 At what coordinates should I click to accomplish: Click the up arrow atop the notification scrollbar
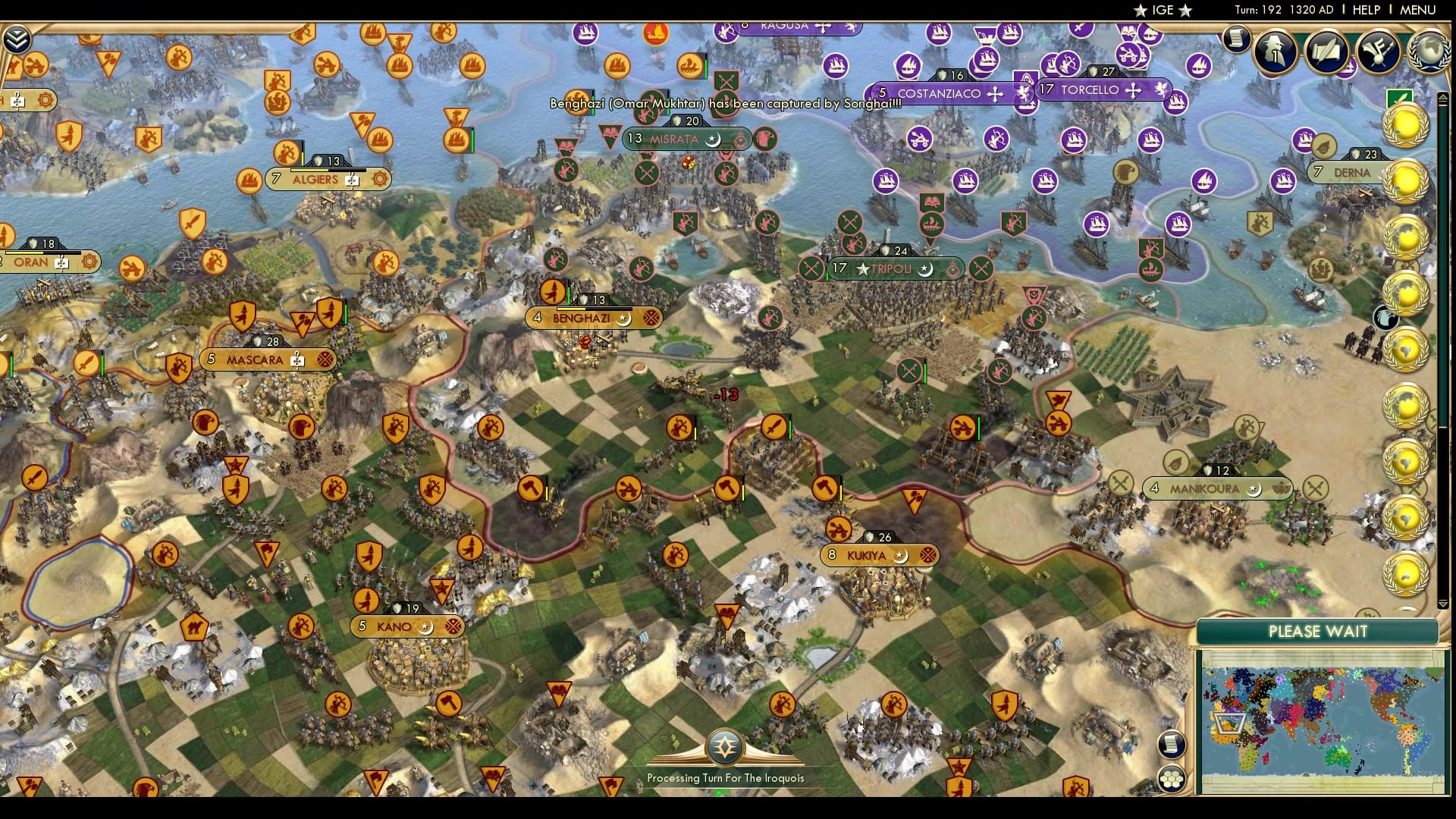click(1442, 96)
